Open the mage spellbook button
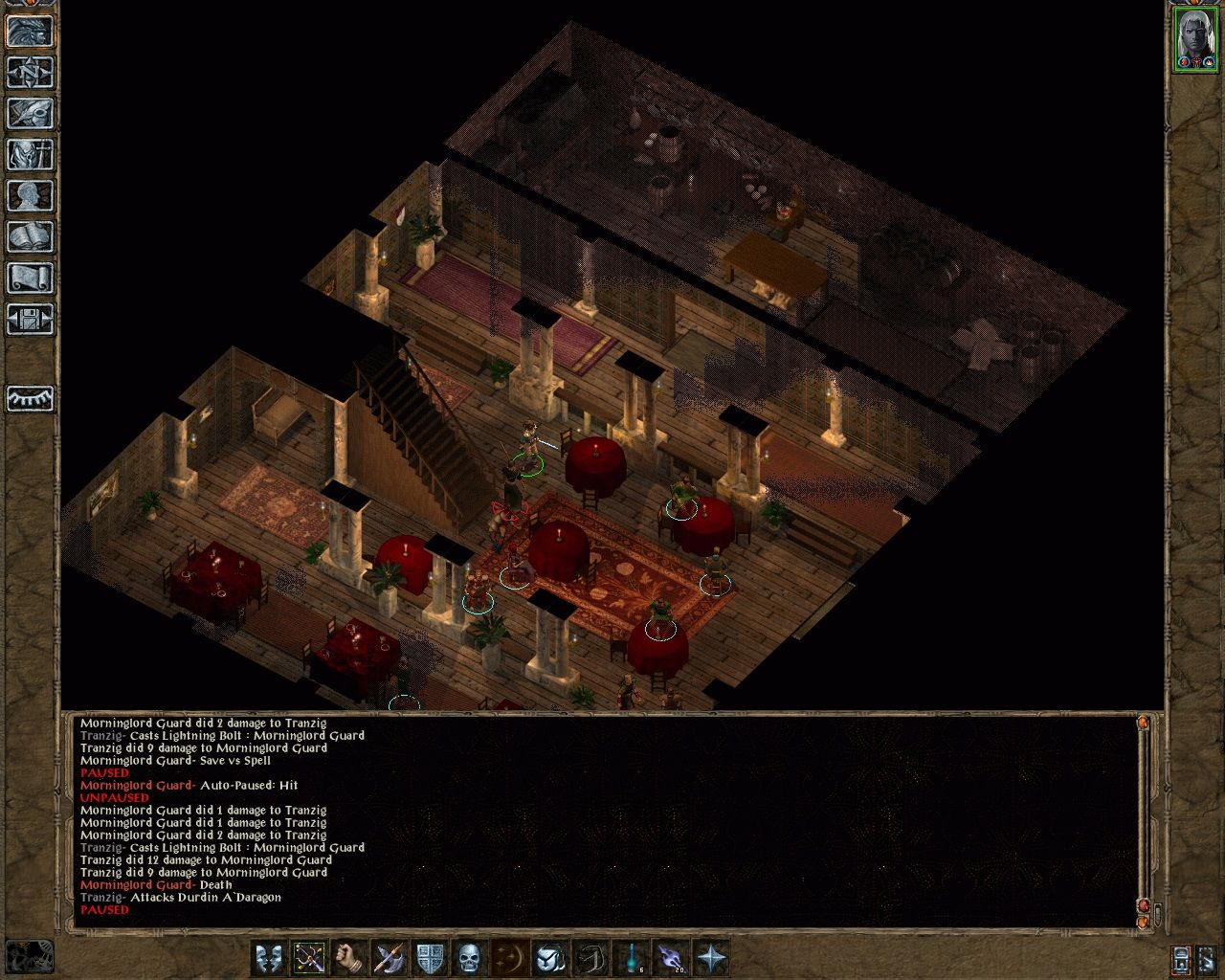 pyautogui.click(x=30, y=236)
